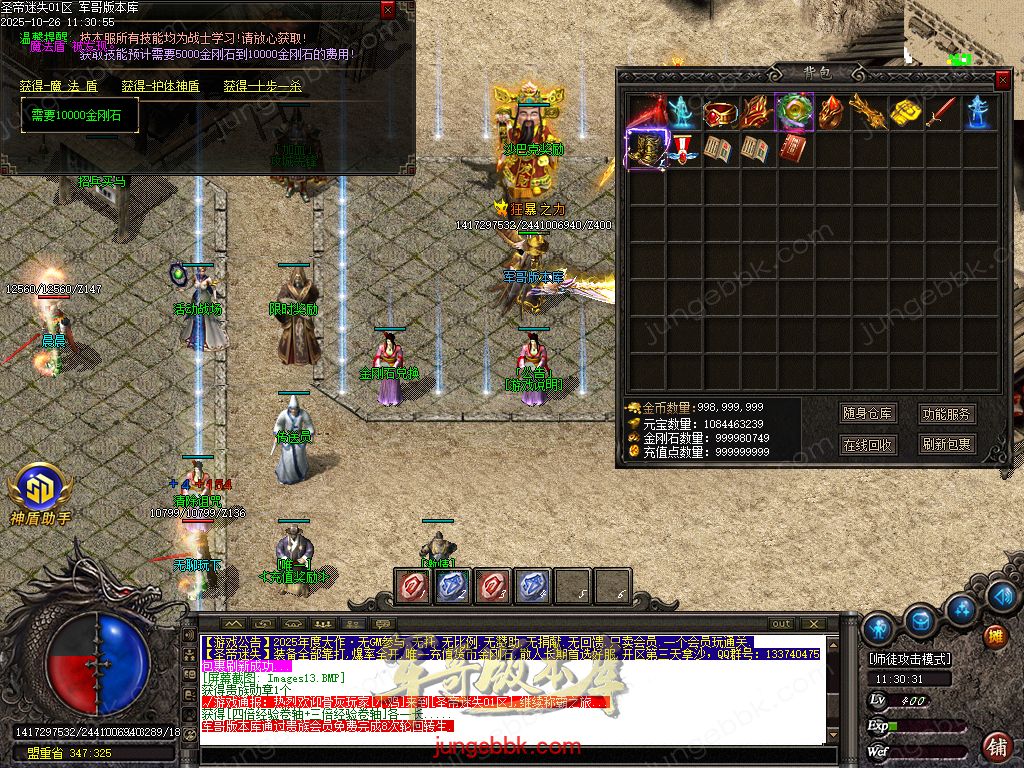Screen dimensions: 1024x768
Task: Refresh the bag with 刷新包裹
Action: (x=947, y=445)
